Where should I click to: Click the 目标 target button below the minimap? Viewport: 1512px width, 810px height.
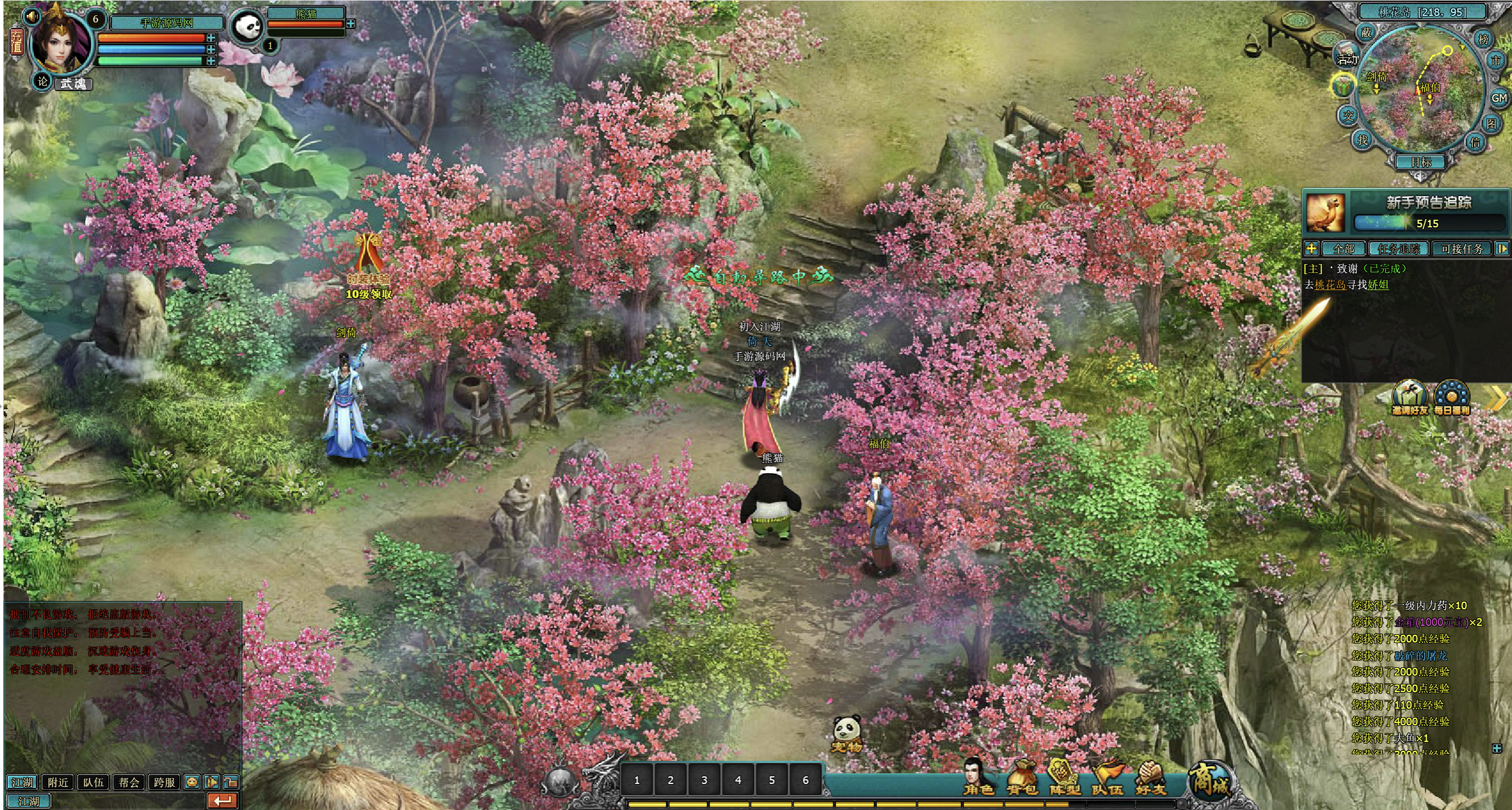coord(1421,162)
